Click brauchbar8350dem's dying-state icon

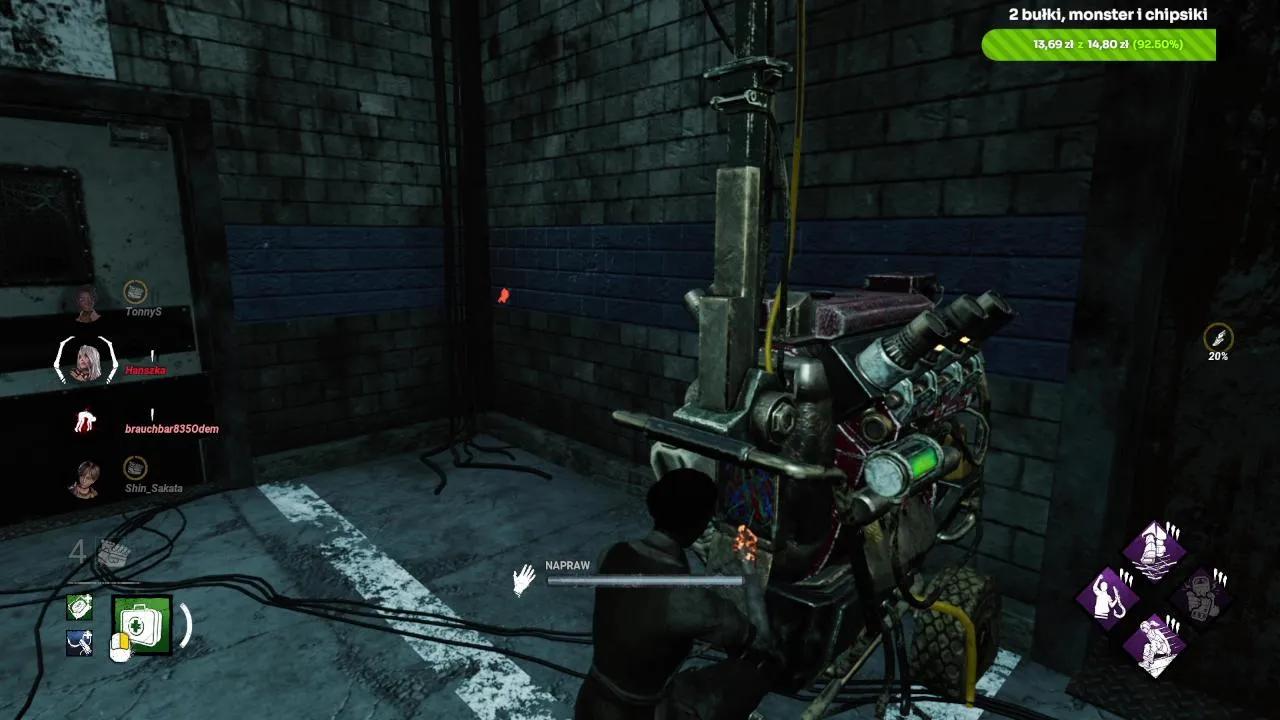[86, 420]
